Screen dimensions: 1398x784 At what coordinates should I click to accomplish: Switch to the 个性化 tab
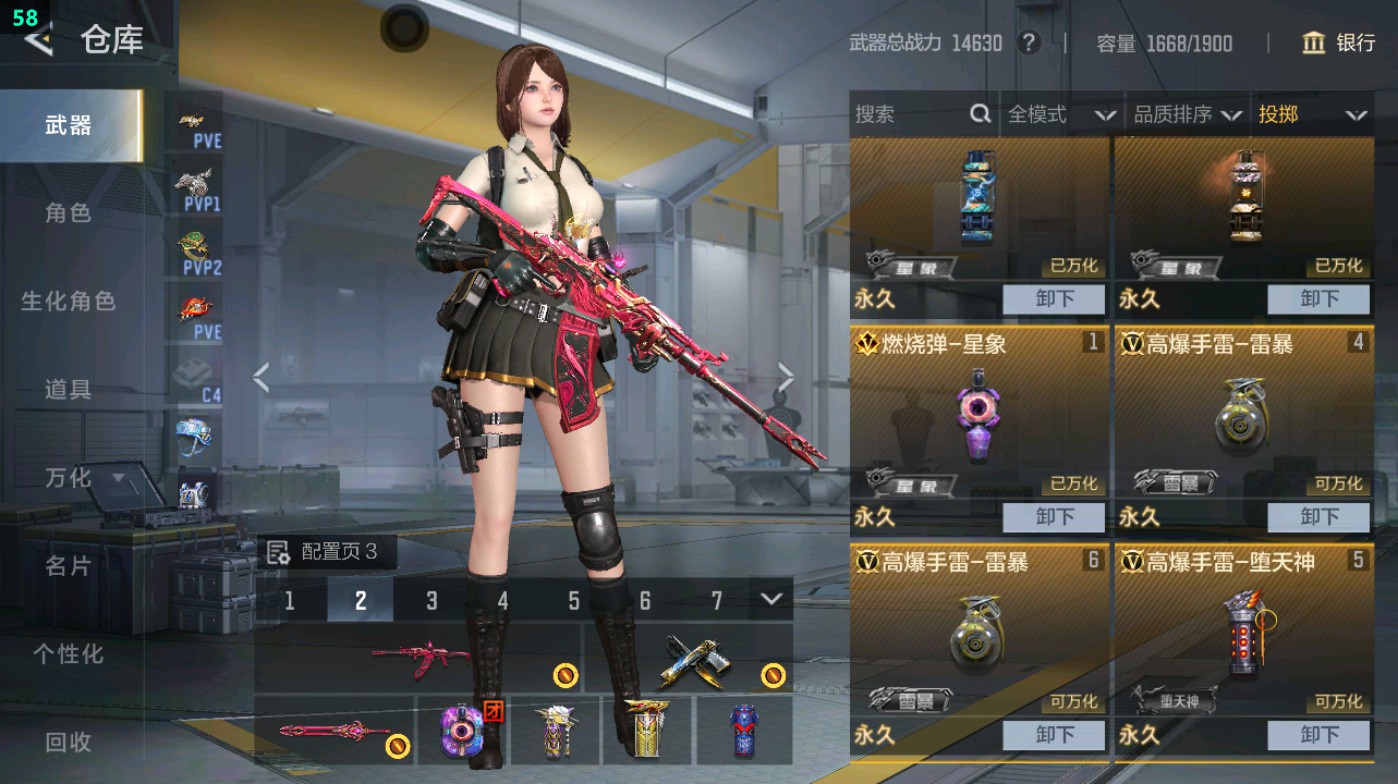click(x=68, y=654)
